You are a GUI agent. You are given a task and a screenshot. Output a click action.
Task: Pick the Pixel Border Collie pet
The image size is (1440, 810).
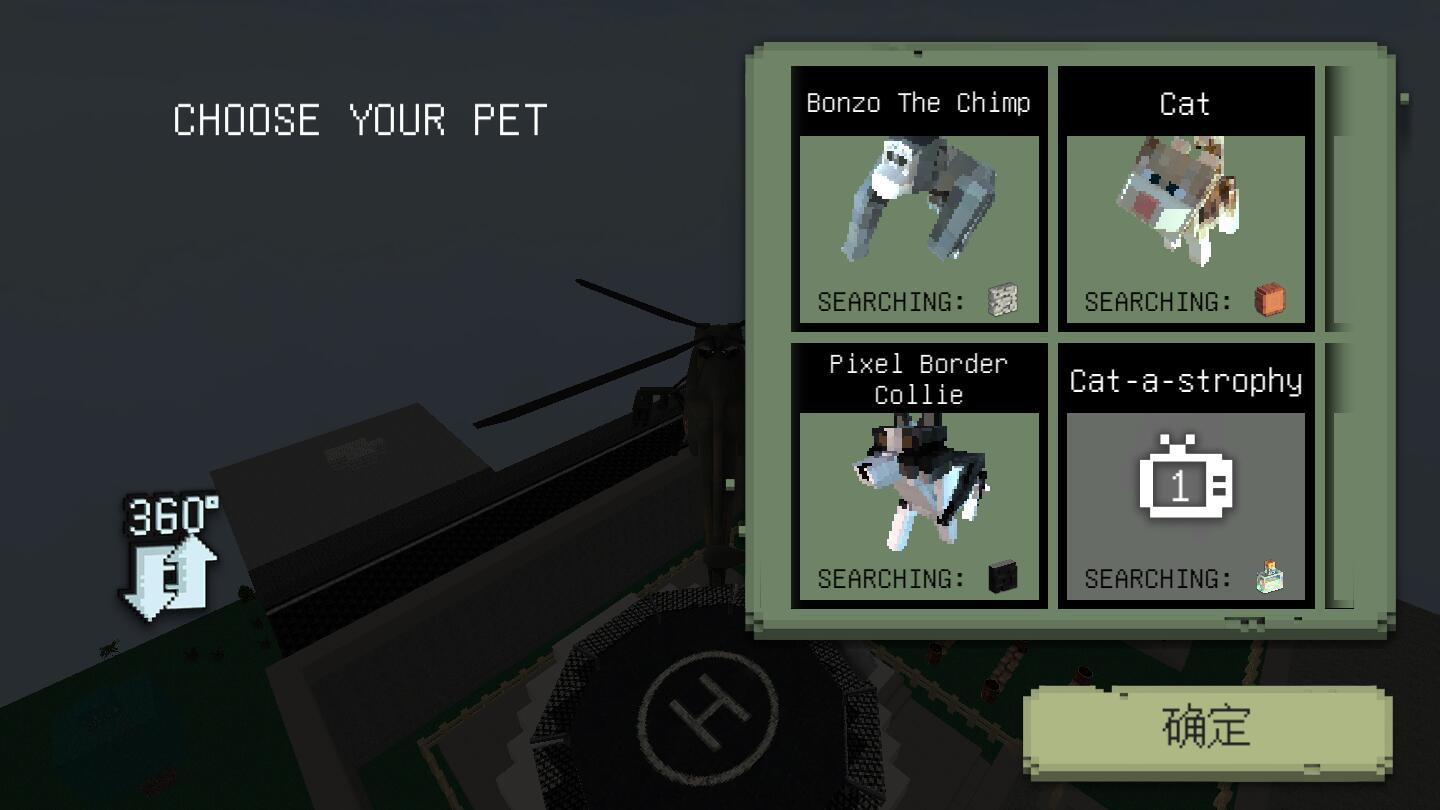919,477
